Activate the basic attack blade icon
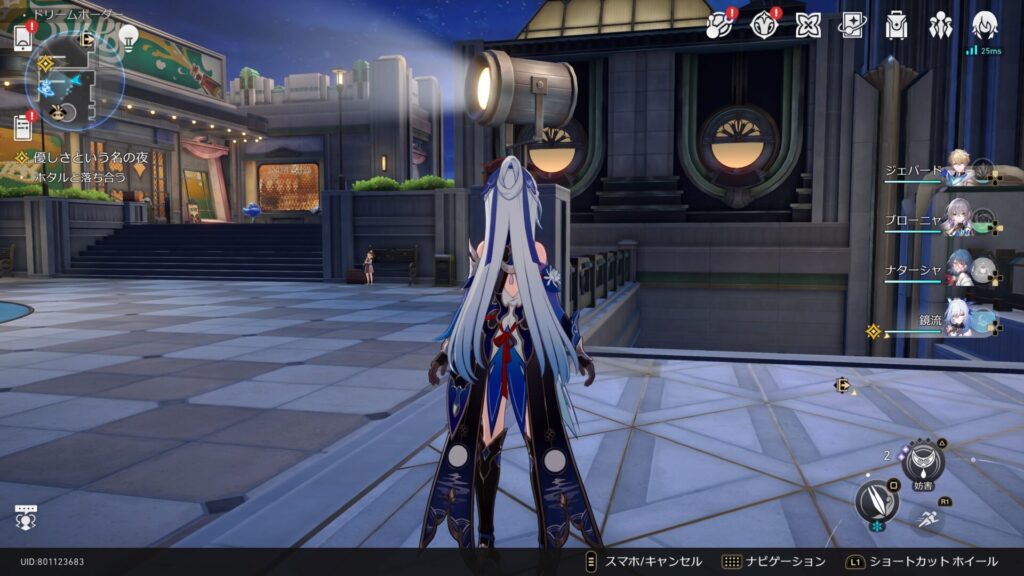The image size is (1024, 576). tap(877, 501)
